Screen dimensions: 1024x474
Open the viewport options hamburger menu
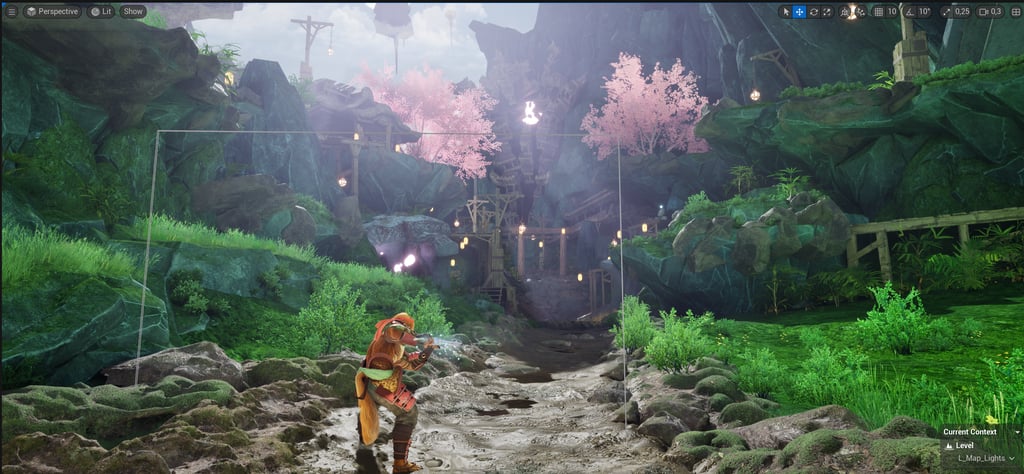12,12
